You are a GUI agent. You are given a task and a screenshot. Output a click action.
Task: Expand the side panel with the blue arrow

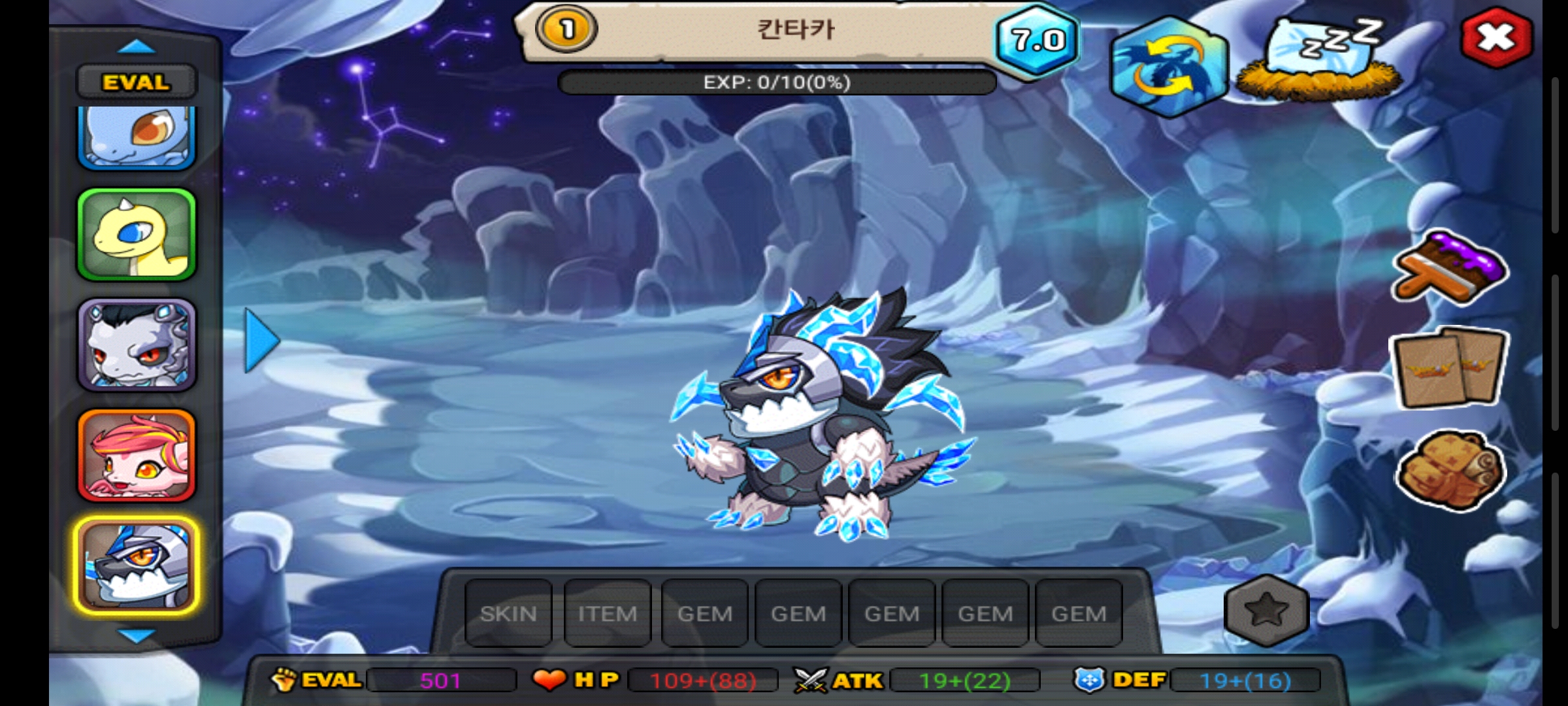[261, 341]
